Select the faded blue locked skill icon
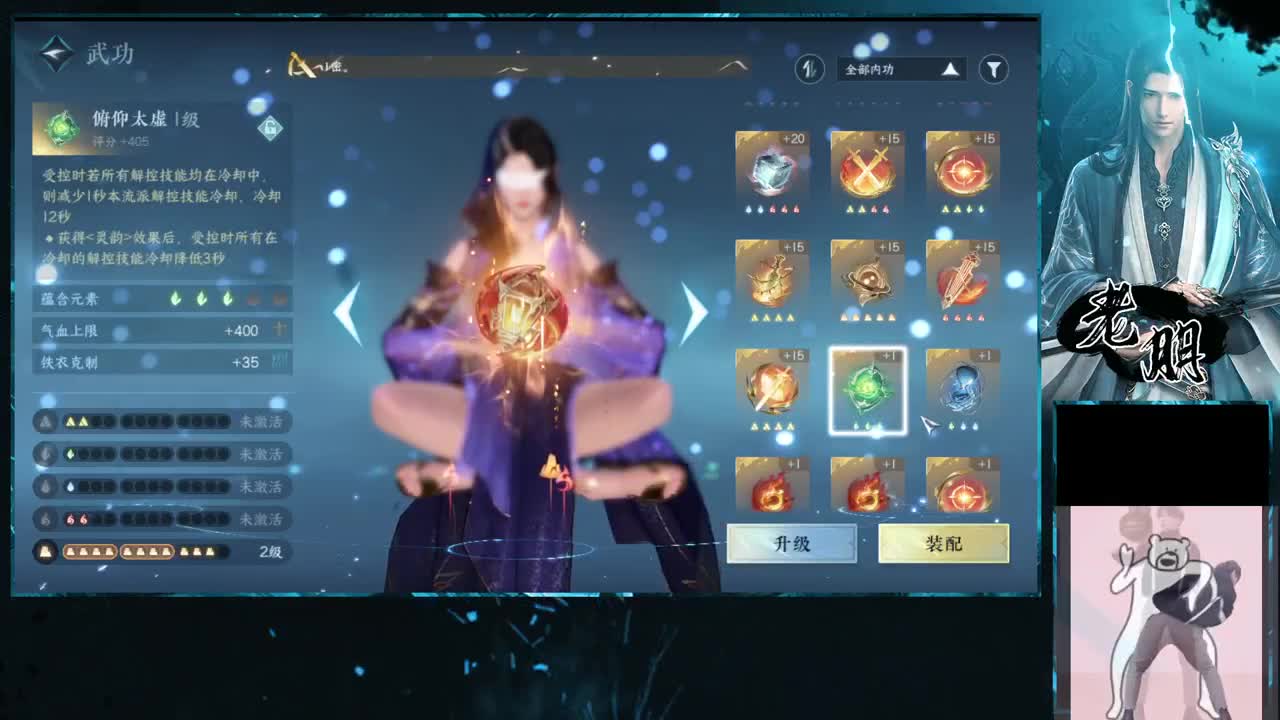 pyautogui.click(x=961, y=386)
